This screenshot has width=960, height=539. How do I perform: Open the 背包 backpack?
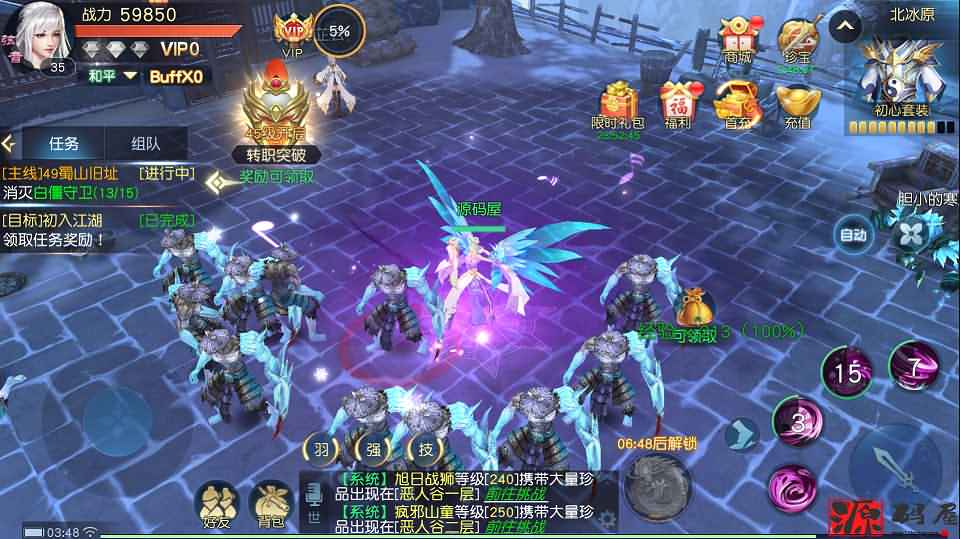coord(270,503)
